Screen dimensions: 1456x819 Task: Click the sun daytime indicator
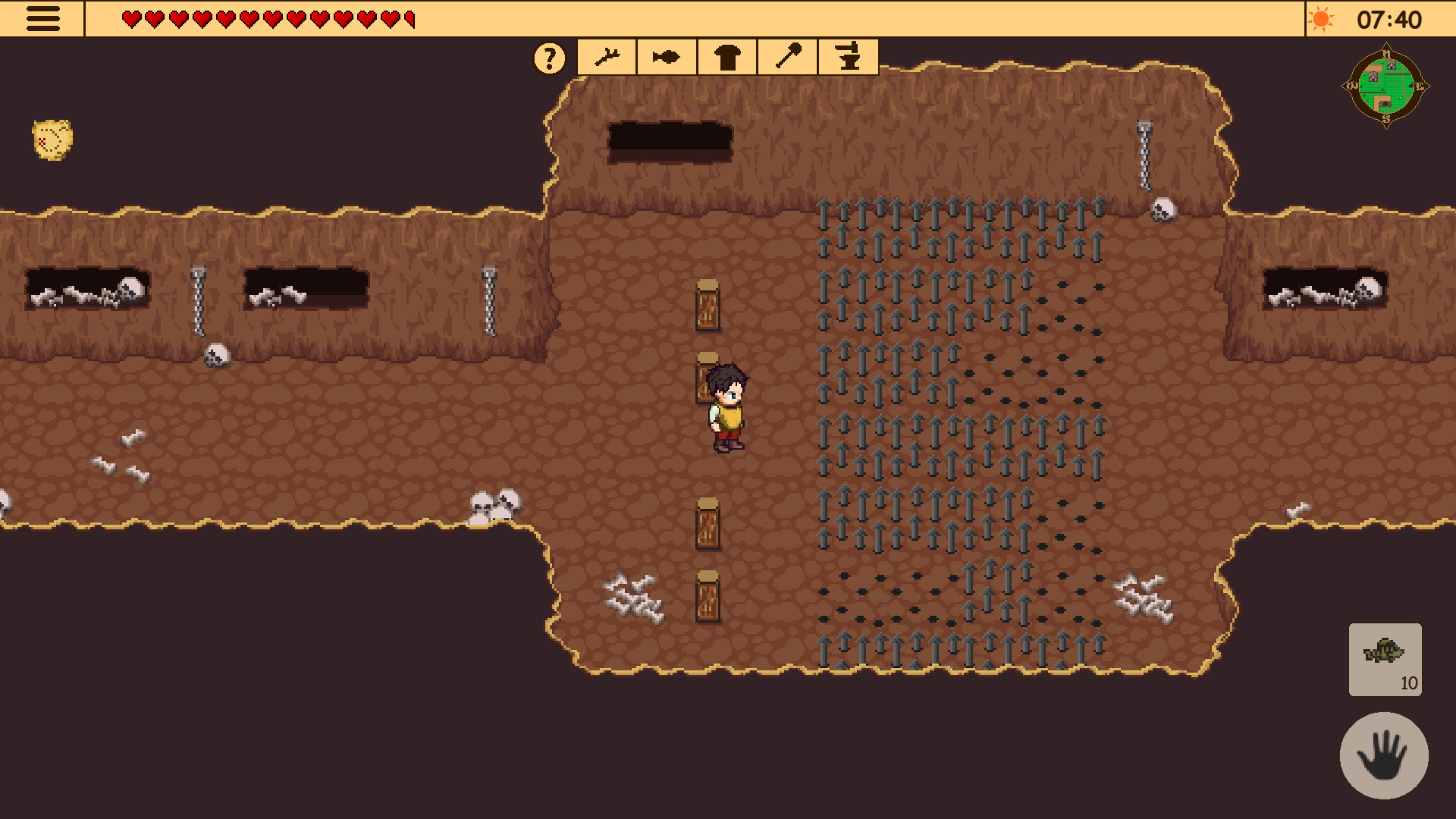click(1322, 19)
